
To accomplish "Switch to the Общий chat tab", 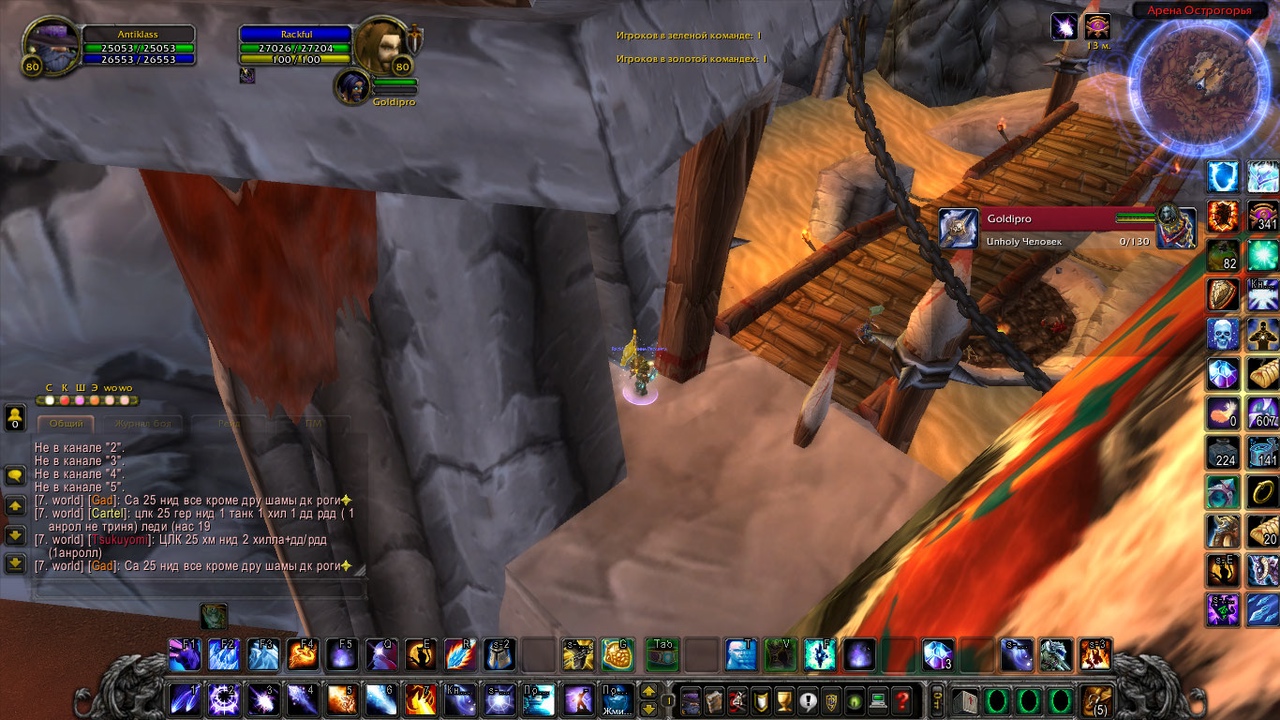I will coord(66,424).
